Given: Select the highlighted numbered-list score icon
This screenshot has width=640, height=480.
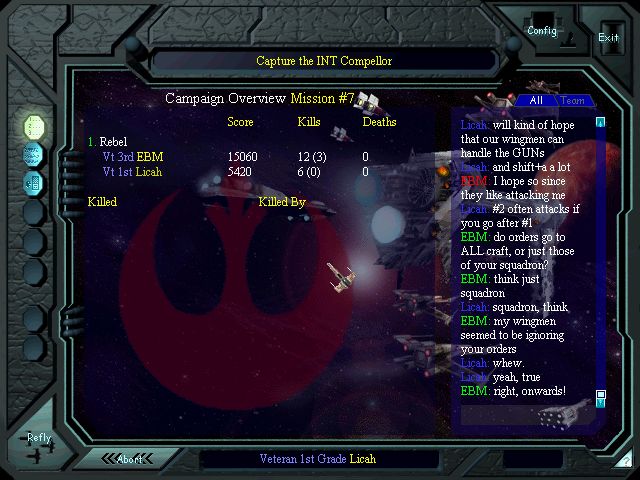Looking at the screenshot, I should click(x=34, y=126).
